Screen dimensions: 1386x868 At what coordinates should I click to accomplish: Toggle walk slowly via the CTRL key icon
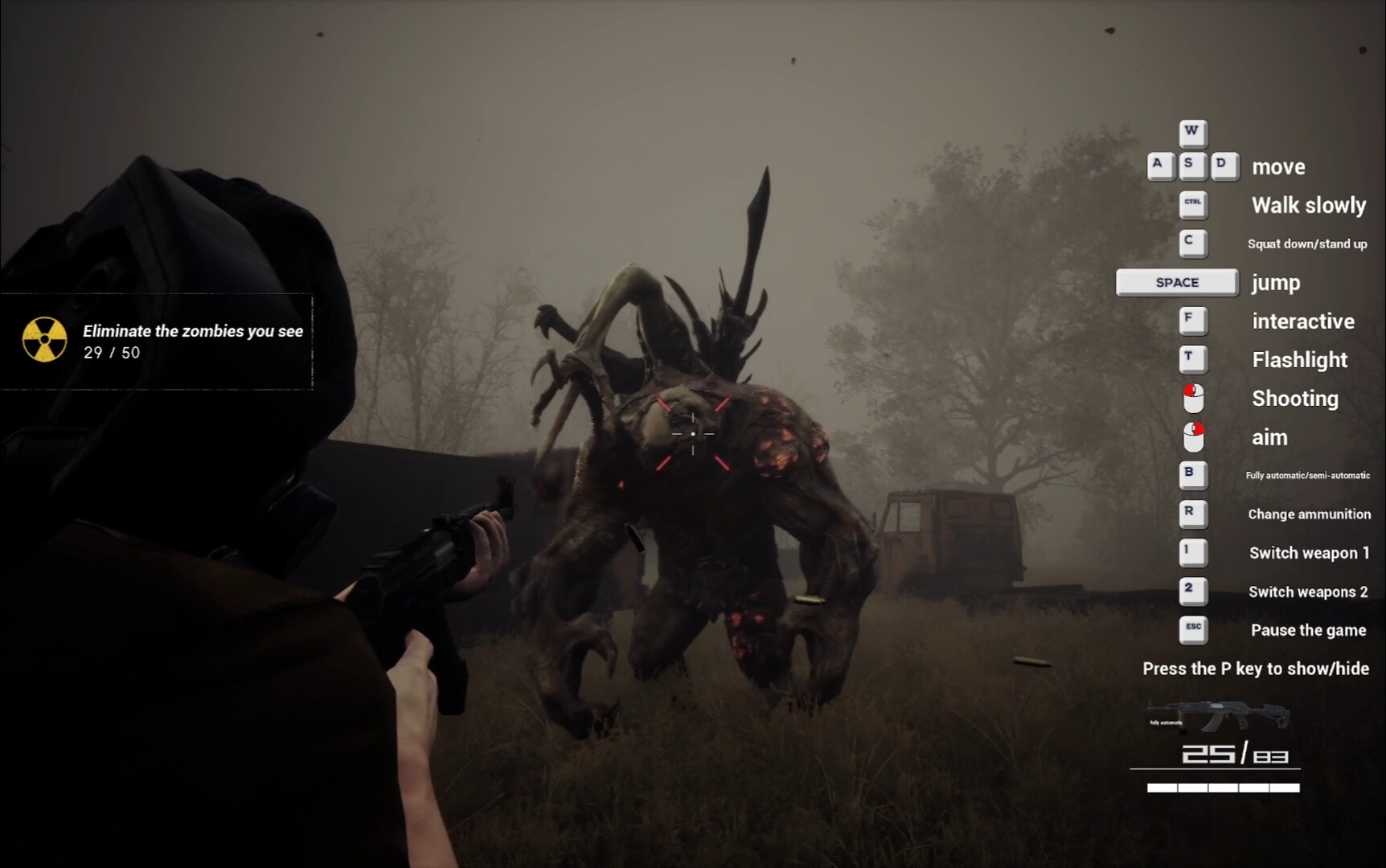[x=1193, y=205]
